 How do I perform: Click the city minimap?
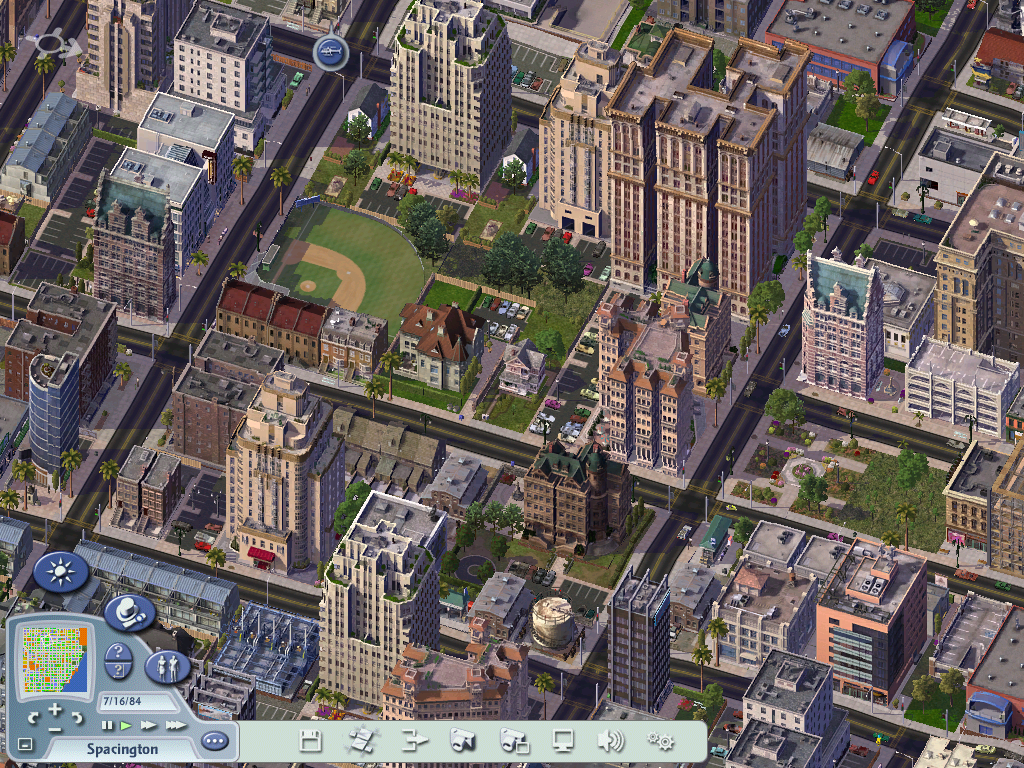(53, 658)
